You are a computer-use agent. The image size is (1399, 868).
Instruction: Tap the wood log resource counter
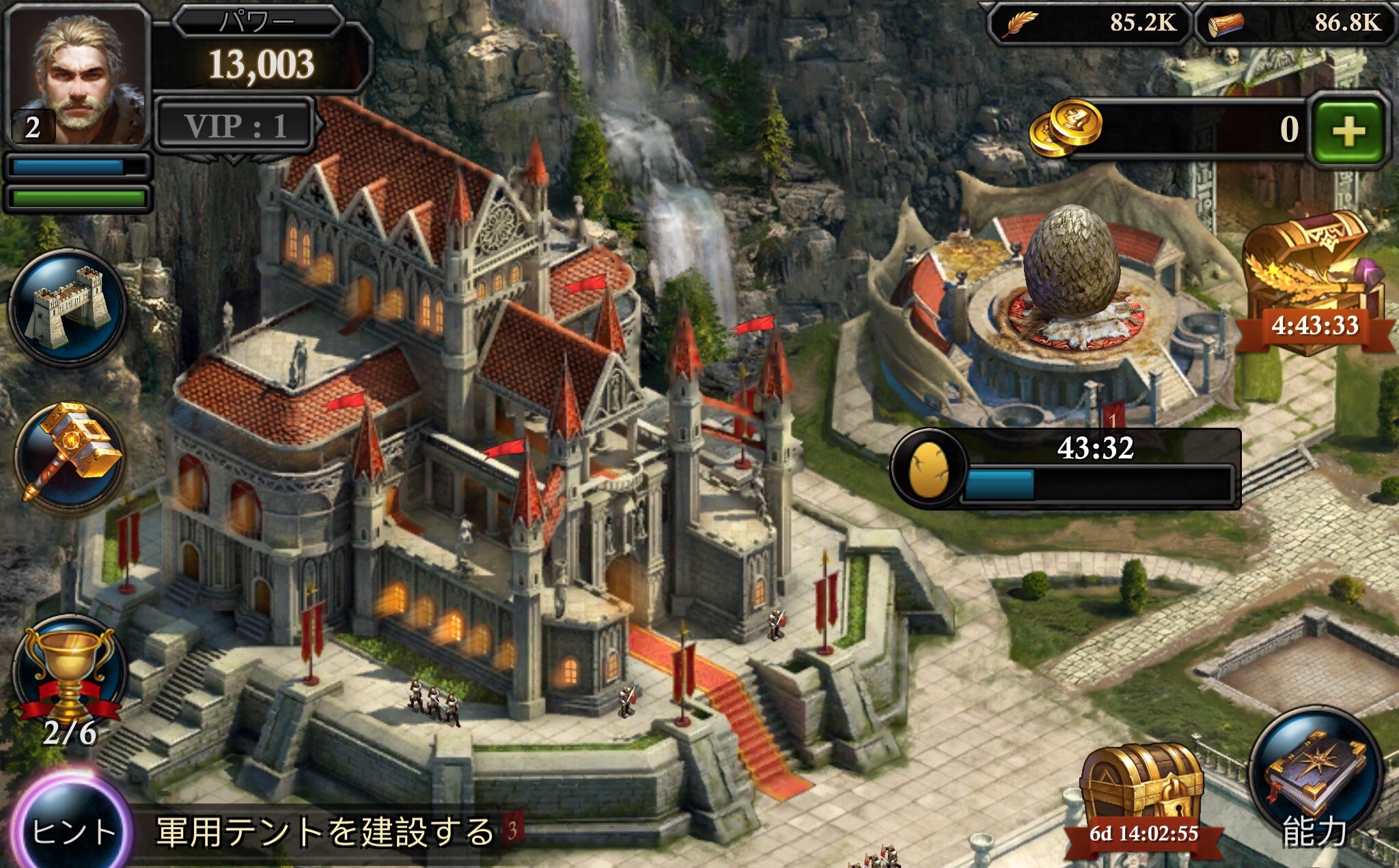1295,24
